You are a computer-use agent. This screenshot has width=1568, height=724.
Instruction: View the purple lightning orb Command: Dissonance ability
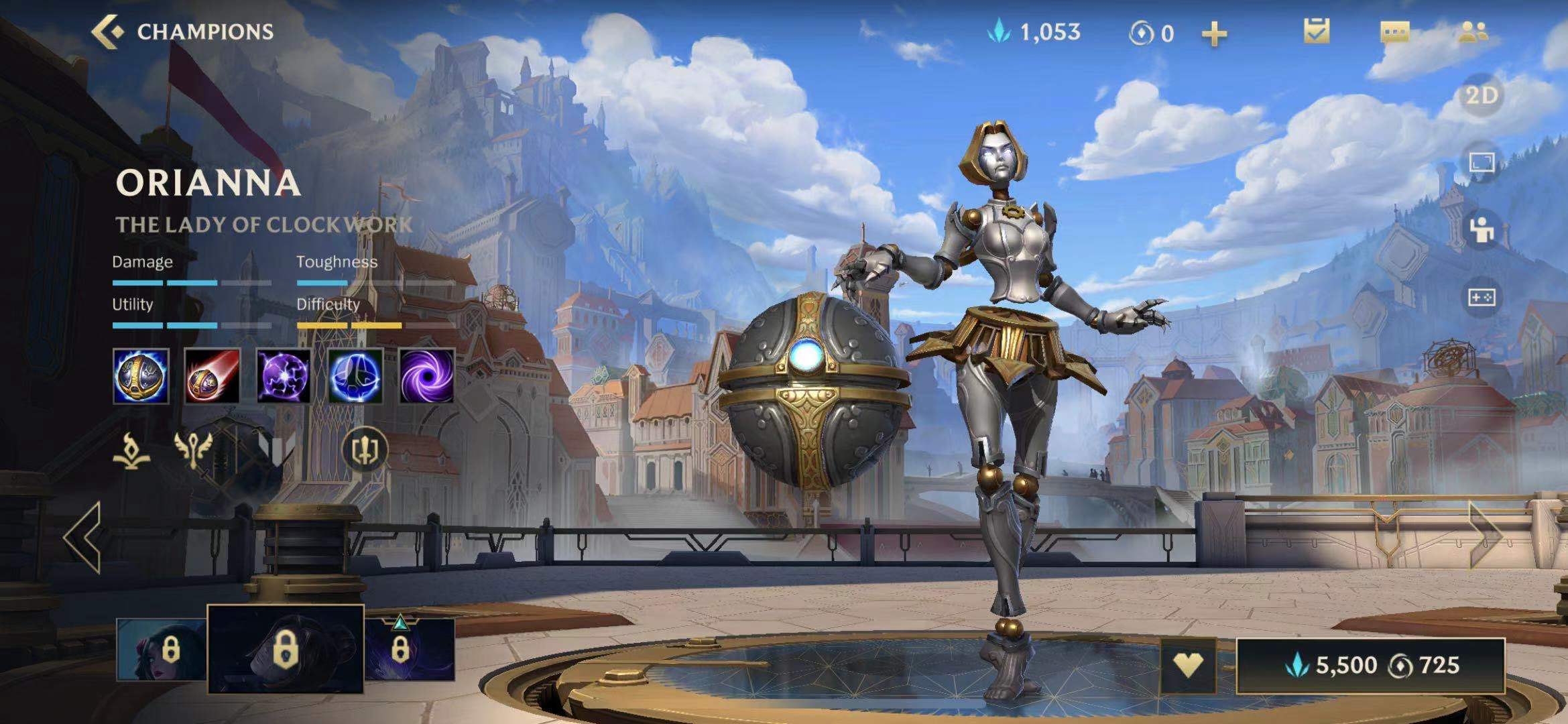pyautogui.click(x=284, y=376)
